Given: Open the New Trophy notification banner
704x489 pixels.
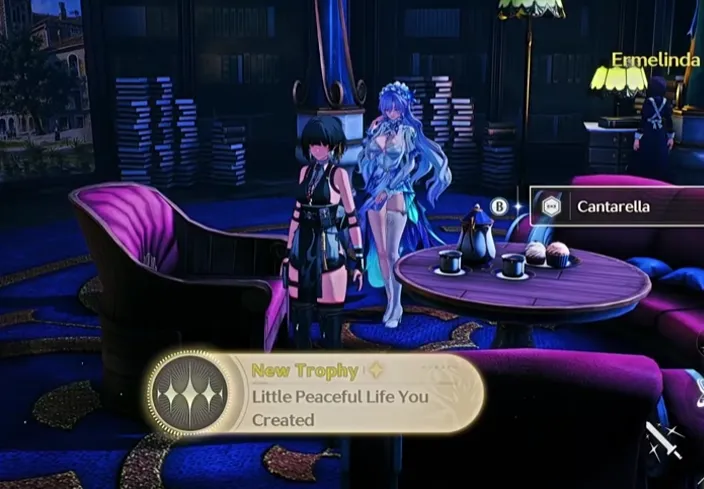Looking at the screenshot, I should 315,394.
